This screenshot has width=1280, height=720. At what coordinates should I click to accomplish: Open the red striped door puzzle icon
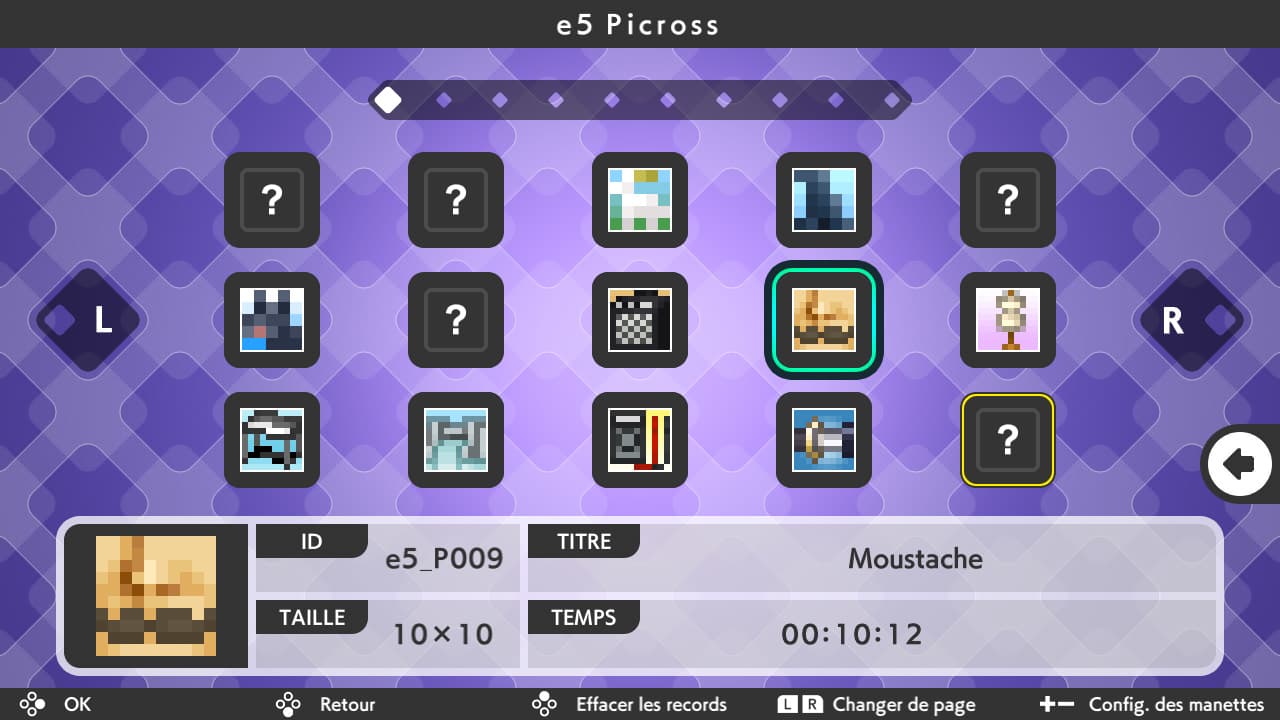tap(640, 440)
